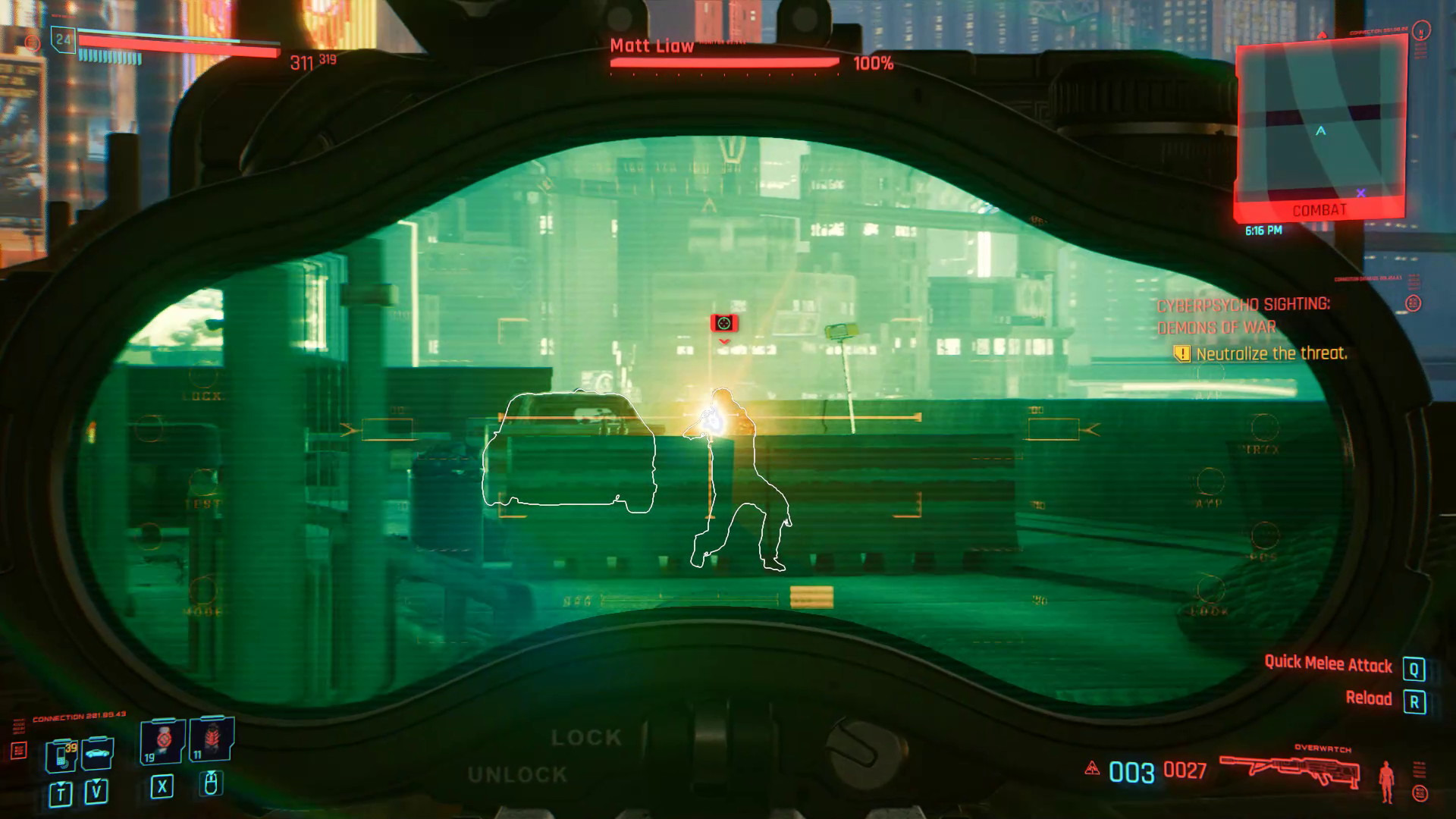
Task: Select the vehicle call icon
Action: 96,754
